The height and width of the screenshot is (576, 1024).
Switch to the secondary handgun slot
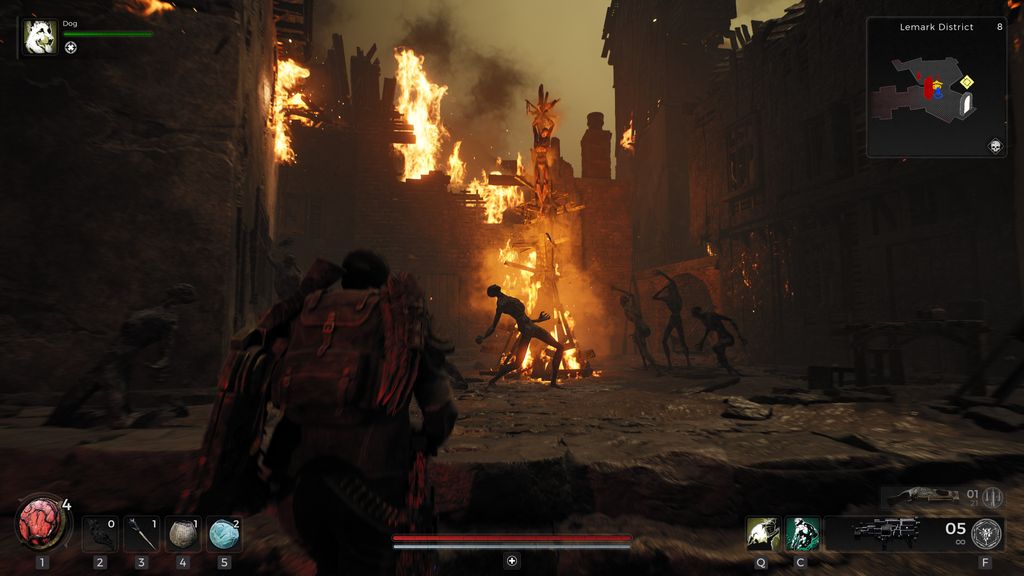(922, 495)
